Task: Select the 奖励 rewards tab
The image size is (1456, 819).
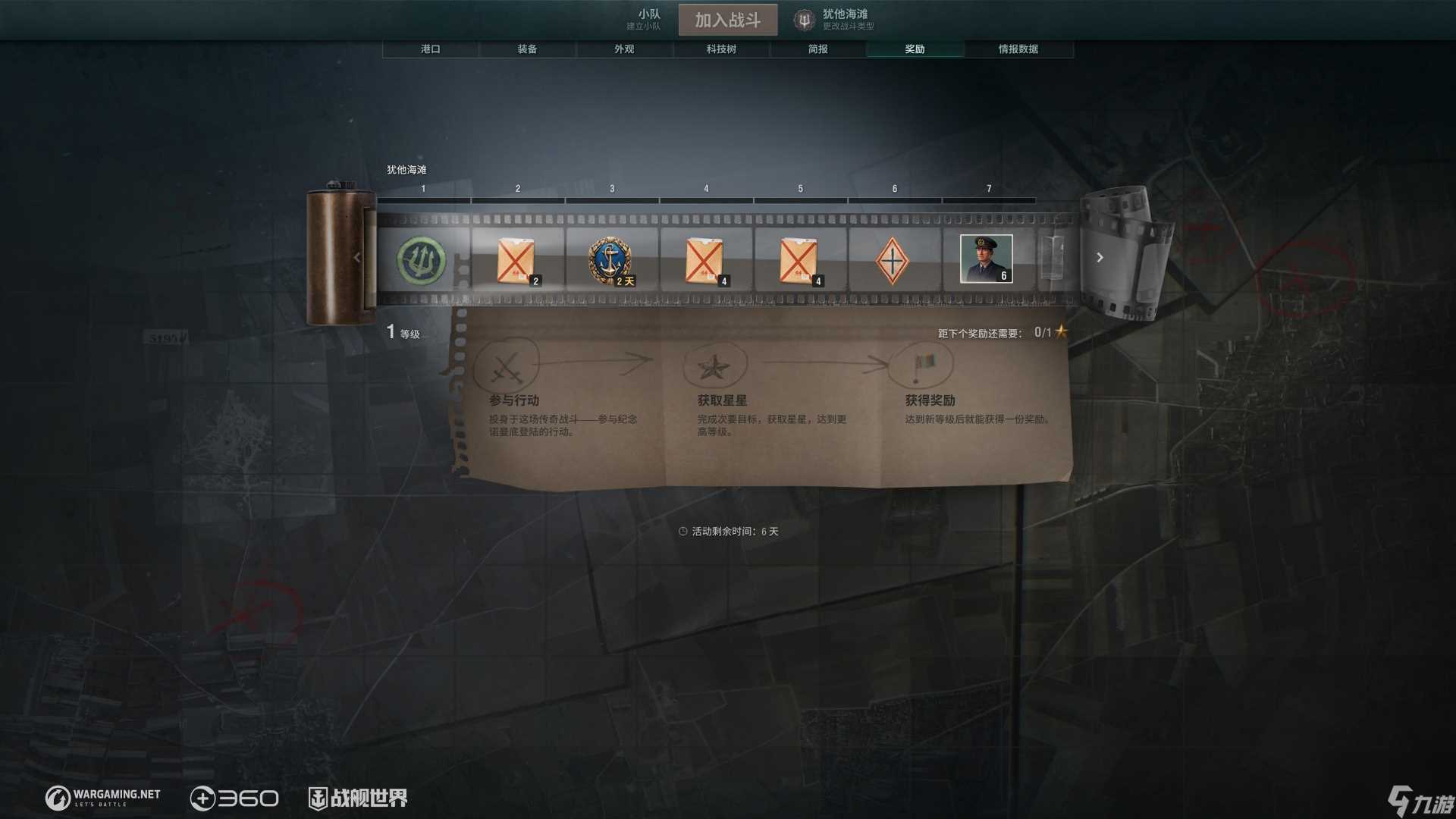Action: (915, 49)
